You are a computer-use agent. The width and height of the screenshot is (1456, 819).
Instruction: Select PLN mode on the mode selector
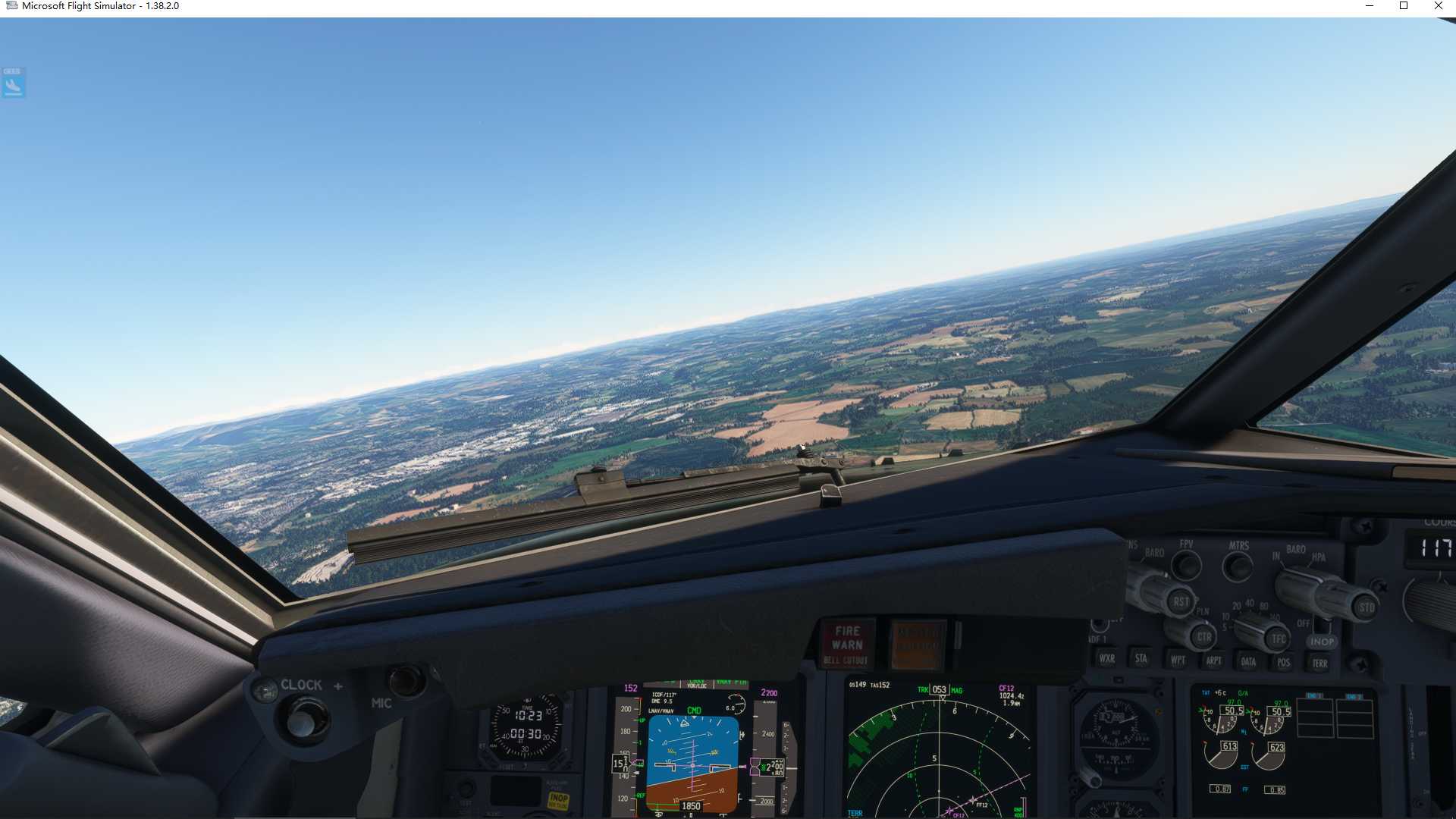pyautogui.click(x=1203, y=611)
